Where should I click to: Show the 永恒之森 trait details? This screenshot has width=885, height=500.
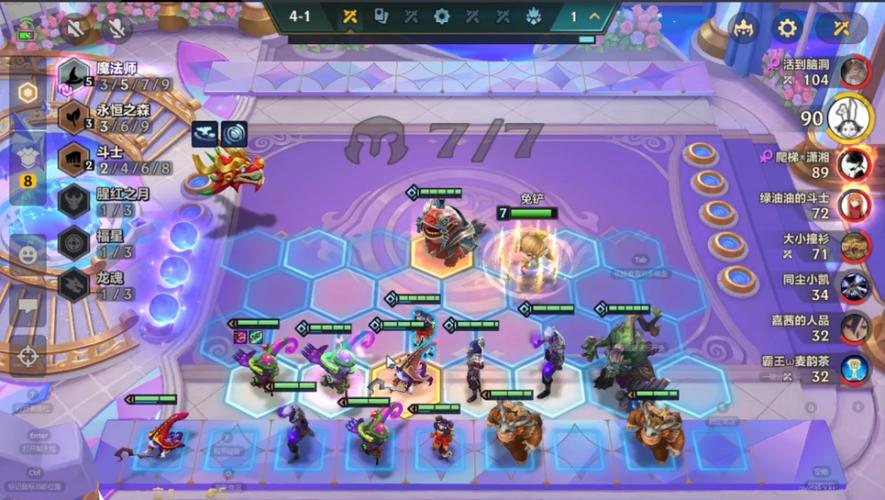click(x=73, y=118)
